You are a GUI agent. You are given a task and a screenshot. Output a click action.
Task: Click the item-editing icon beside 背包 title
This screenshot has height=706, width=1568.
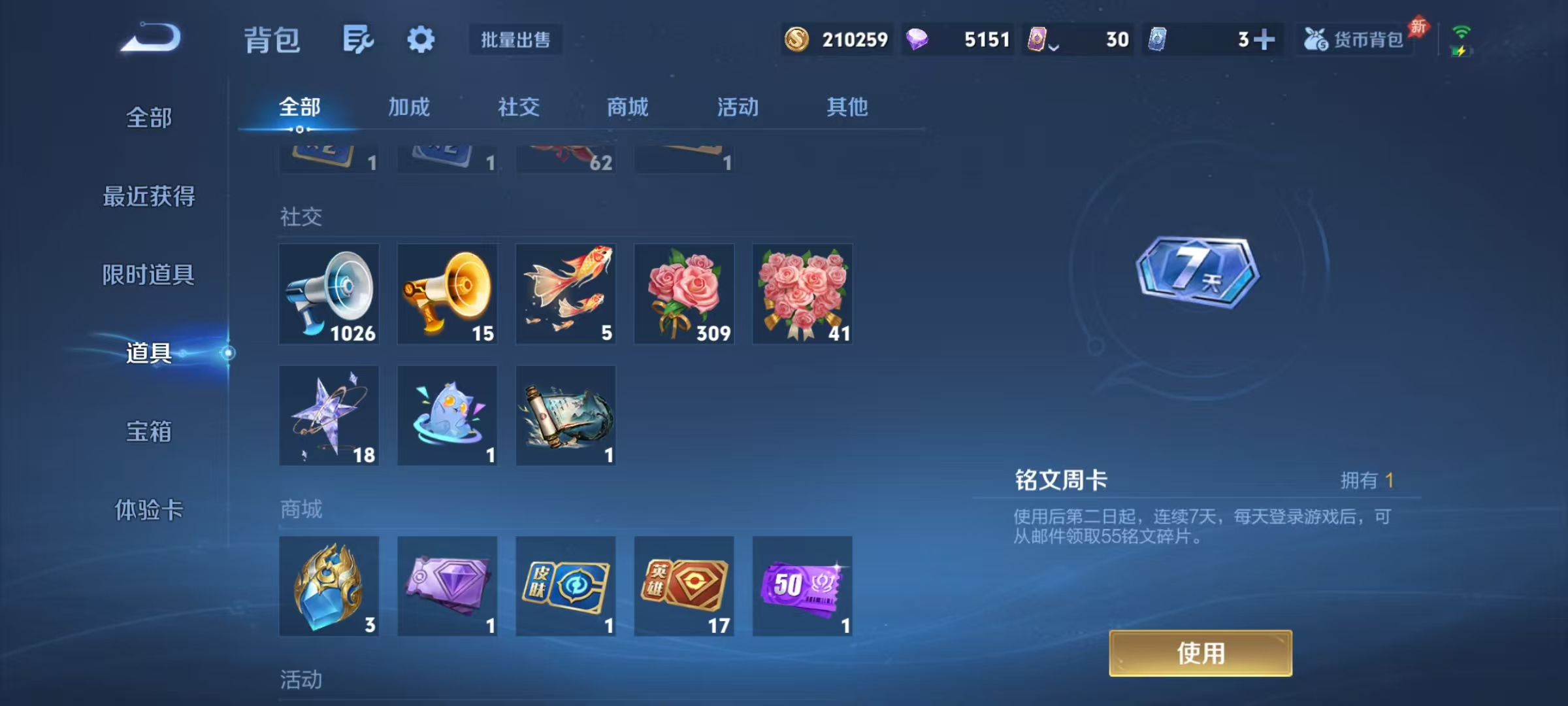coord(359,39)
